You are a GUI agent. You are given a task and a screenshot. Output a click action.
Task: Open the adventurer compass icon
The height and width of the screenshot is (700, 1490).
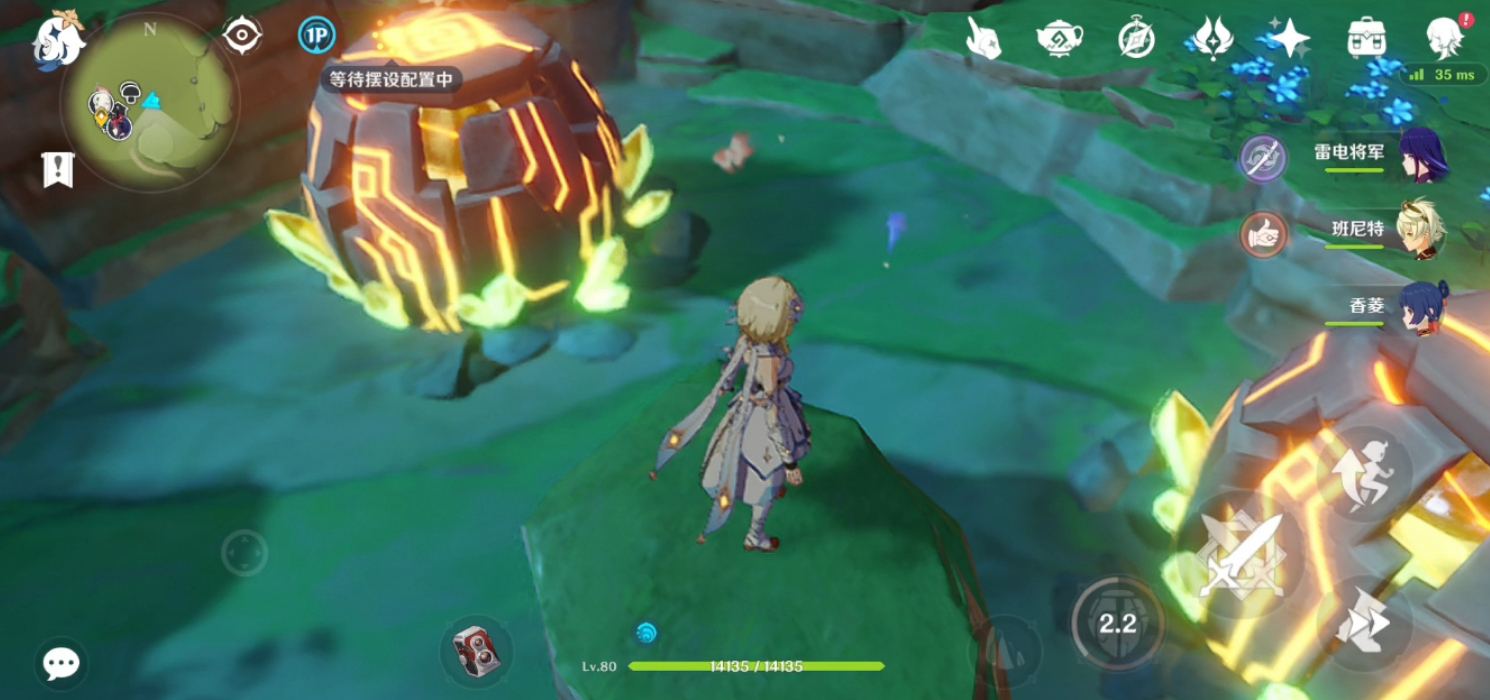(1136, 38)
